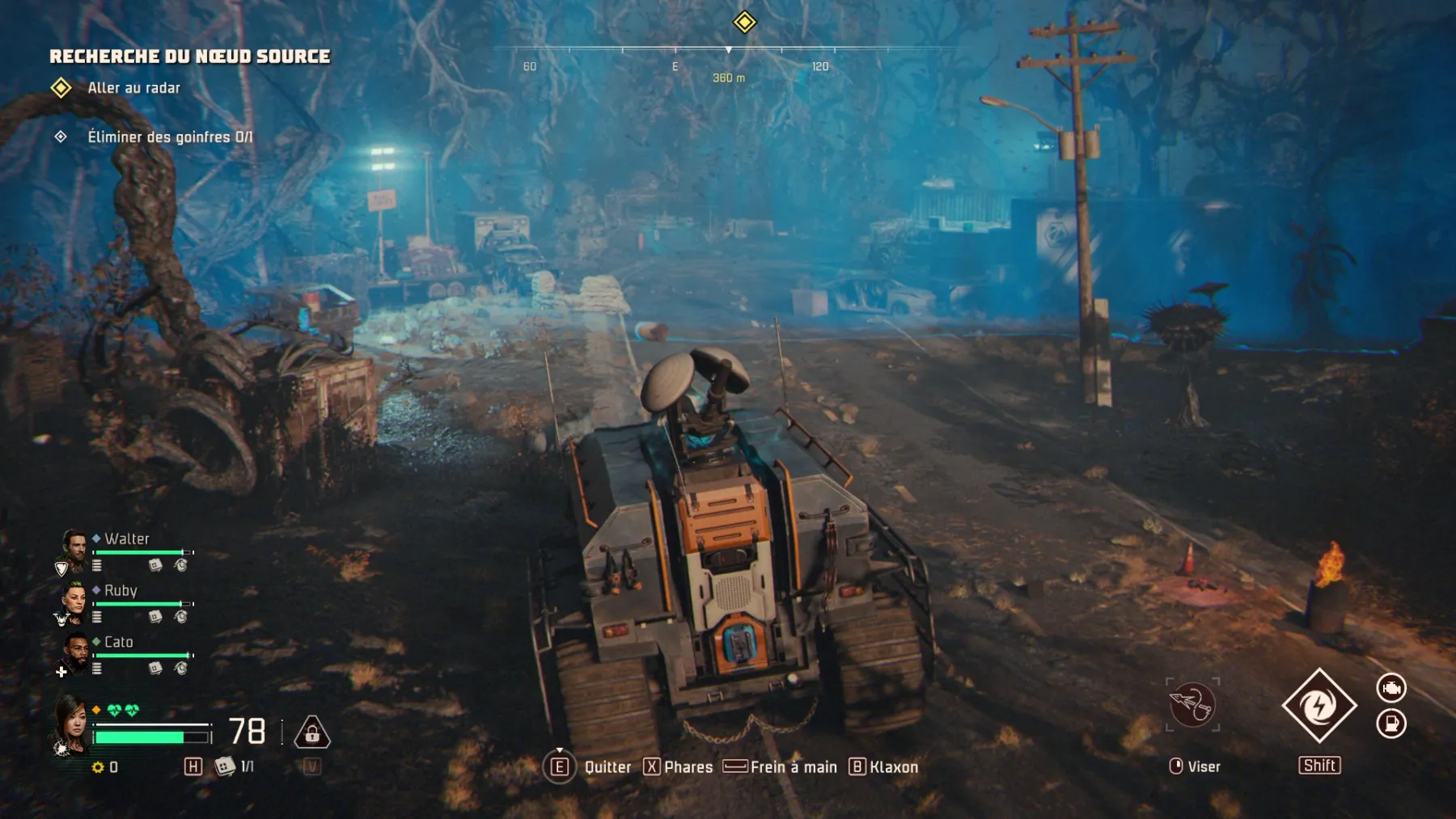The width and height of the screenshot is (1456, 819).
Task: Expand Cato's ability readout
Action: (99, 668)
